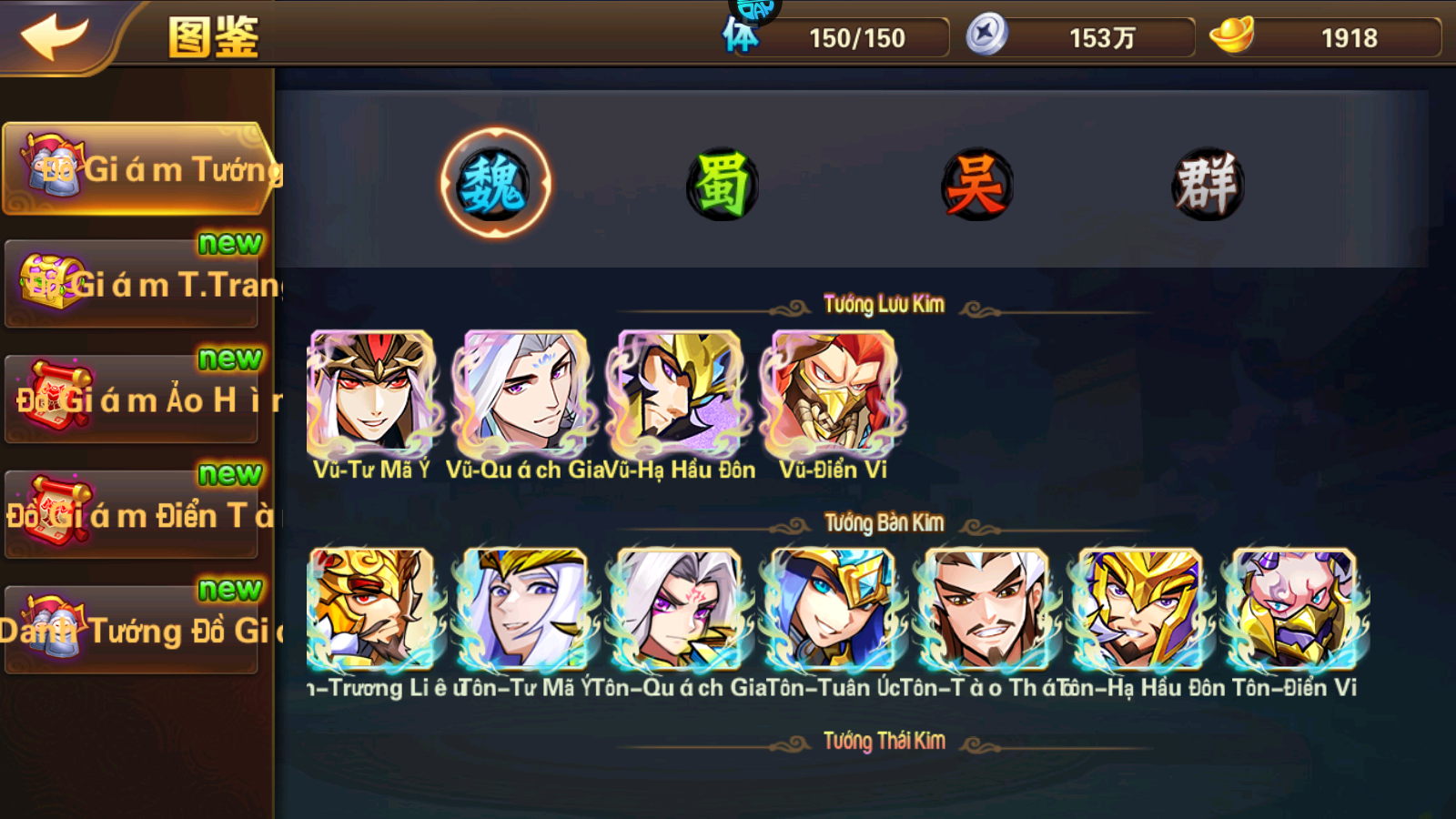The height and width of the screenshot is (819, 1456).
Task: Click the golden treasure chest on Giám T.Trang
Action: coord(50,282)
